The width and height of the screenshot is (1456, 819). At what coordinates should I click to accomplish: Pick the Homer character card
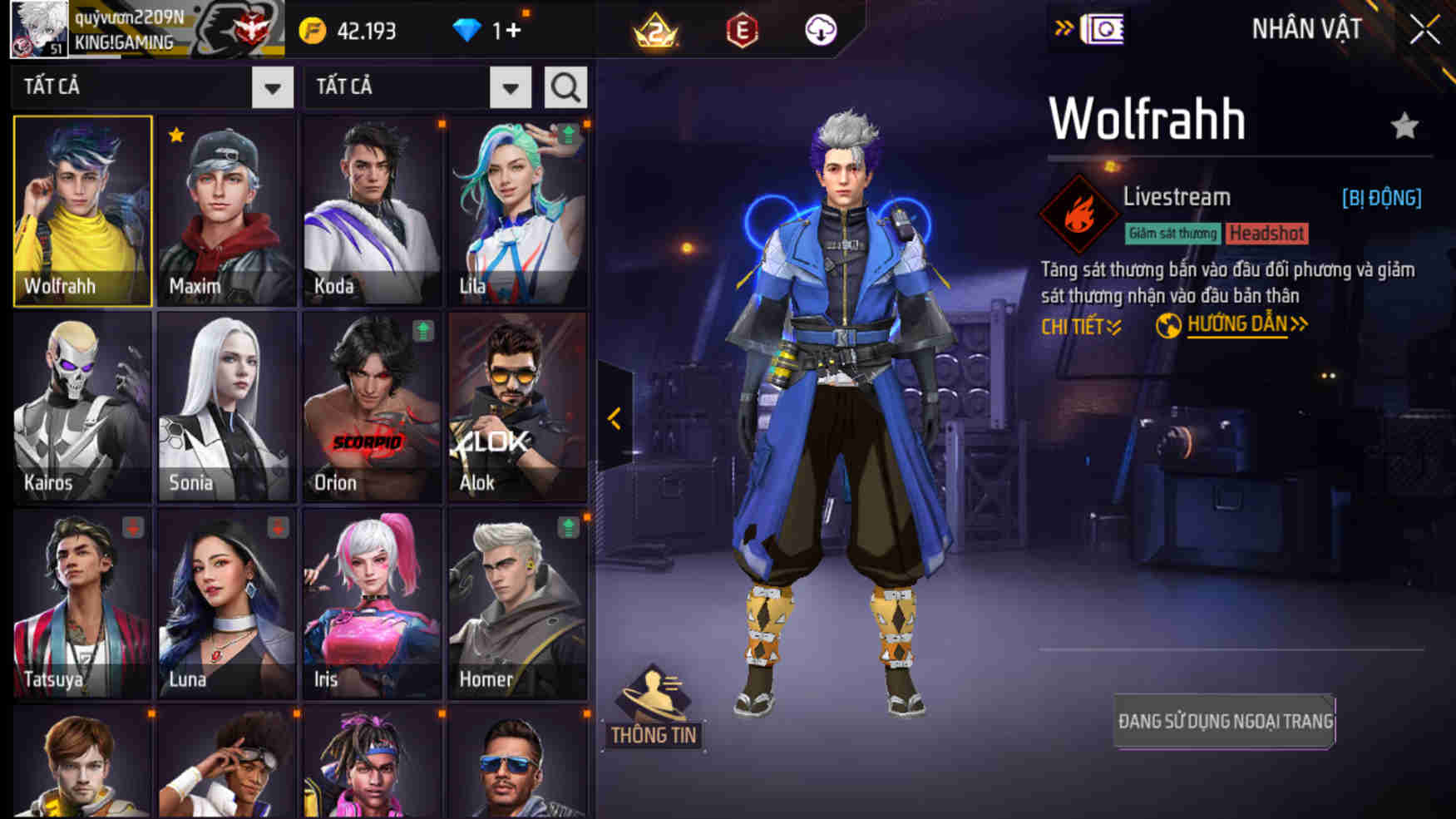[x=517, y=604]
